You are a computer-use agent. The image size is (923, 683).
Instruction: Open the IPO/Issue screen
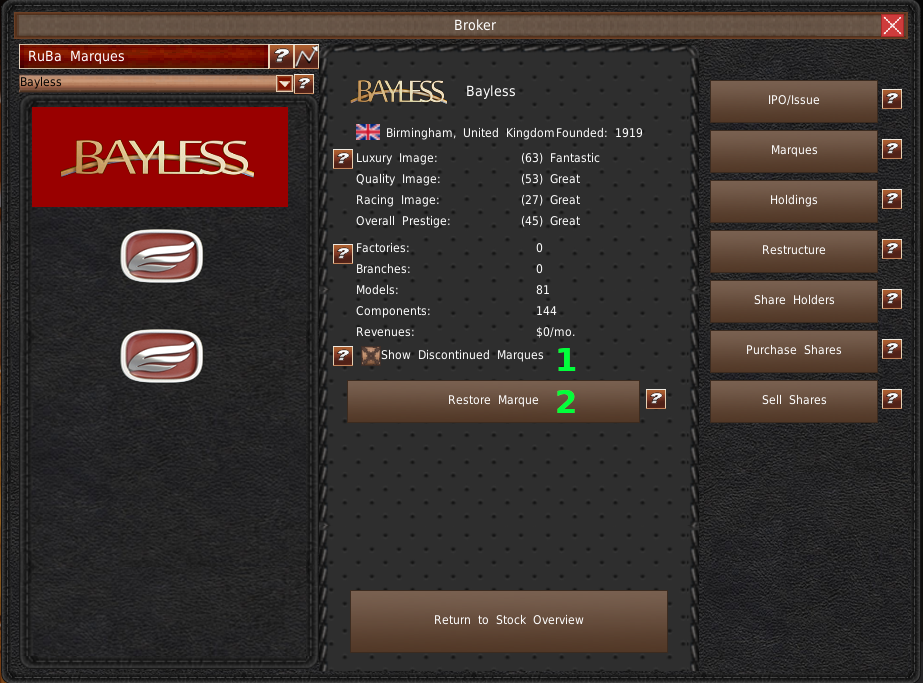click(793, 100)
